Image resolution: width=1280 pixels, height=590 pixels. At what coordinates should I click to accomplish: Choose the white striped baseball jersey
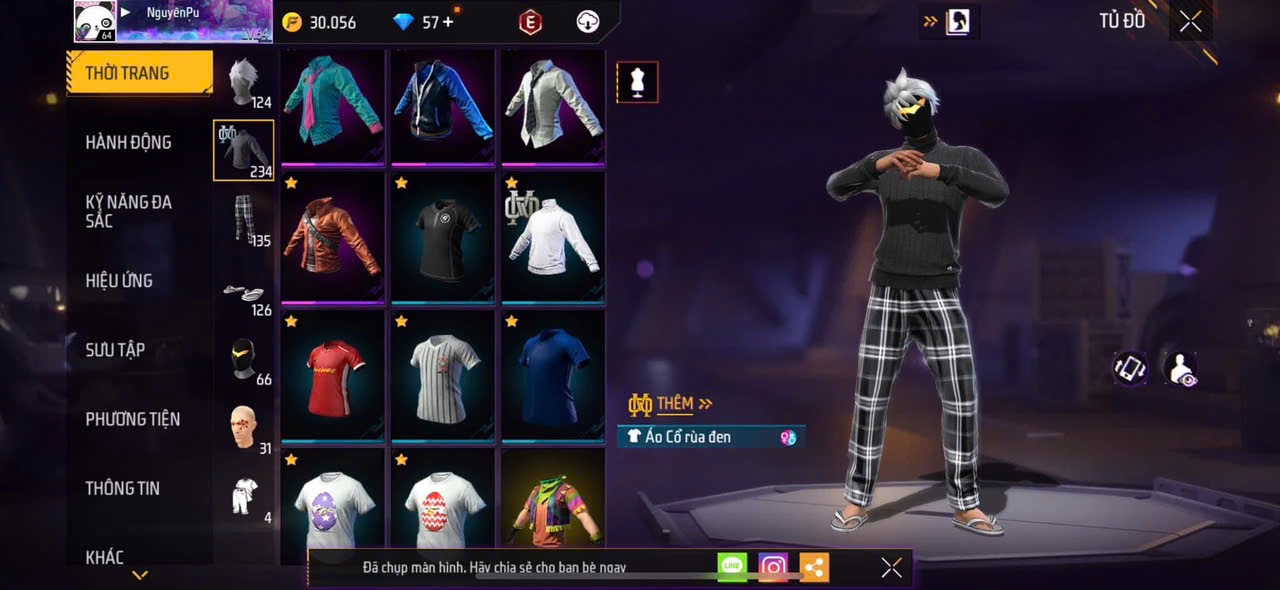[x=443, y=374]
